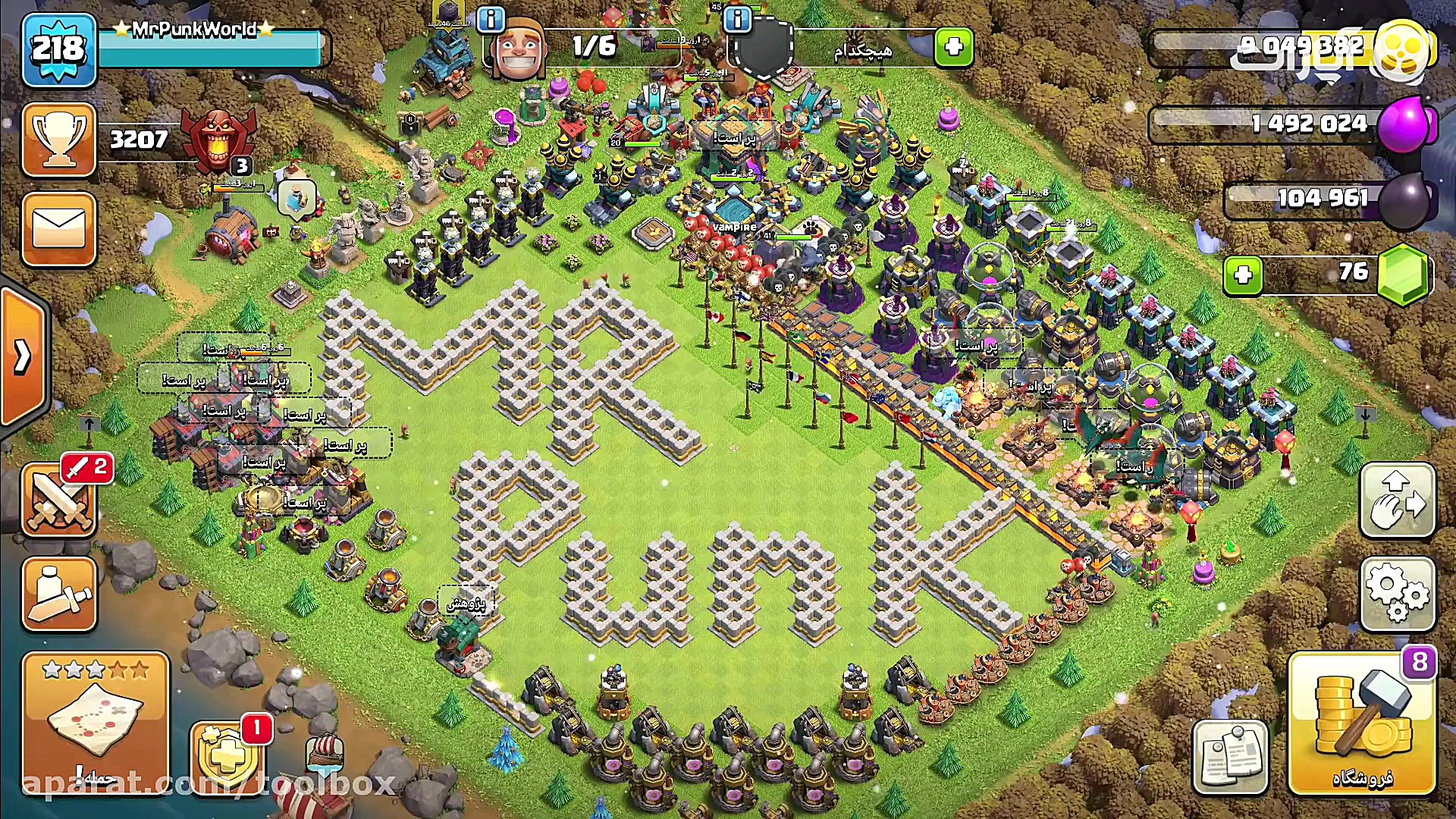This screenshot has width=1456, height=819.
Task: Expand the side panel arrow tab
Action: (23, 356)
